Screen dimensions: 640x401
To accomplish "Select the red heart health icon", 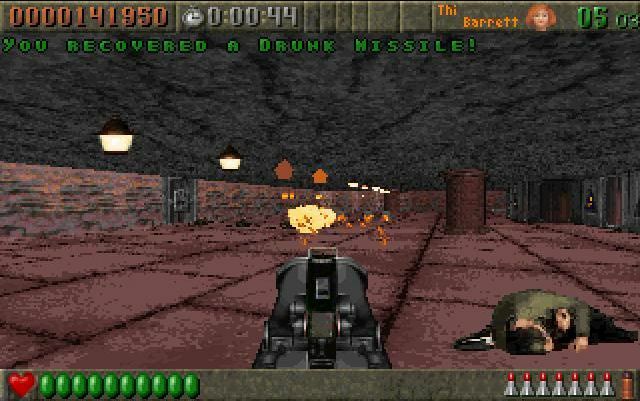I will [x=21, y=384].
